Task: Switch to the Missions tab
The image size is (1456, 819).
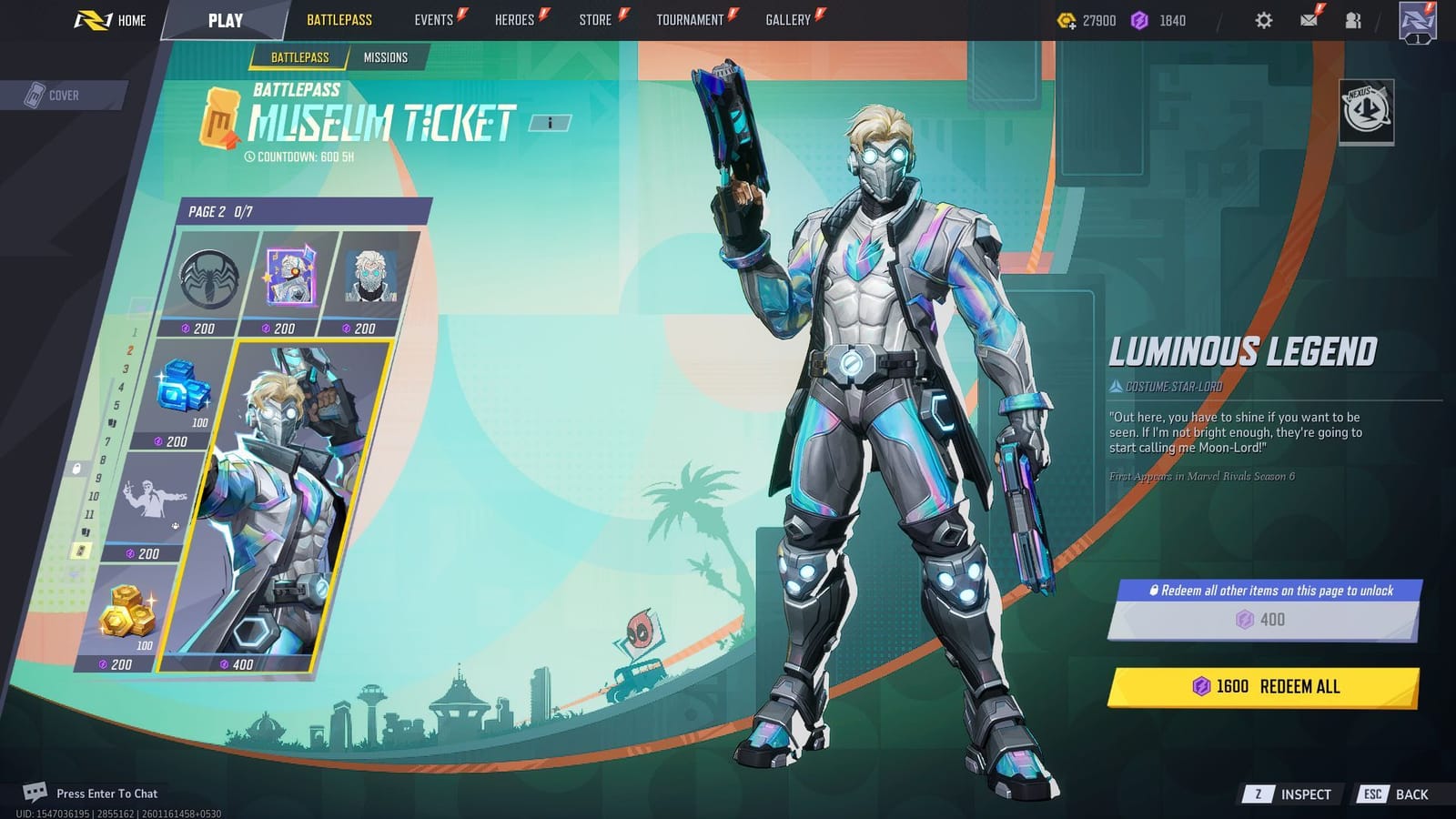Action: click(x=386, y=56)
